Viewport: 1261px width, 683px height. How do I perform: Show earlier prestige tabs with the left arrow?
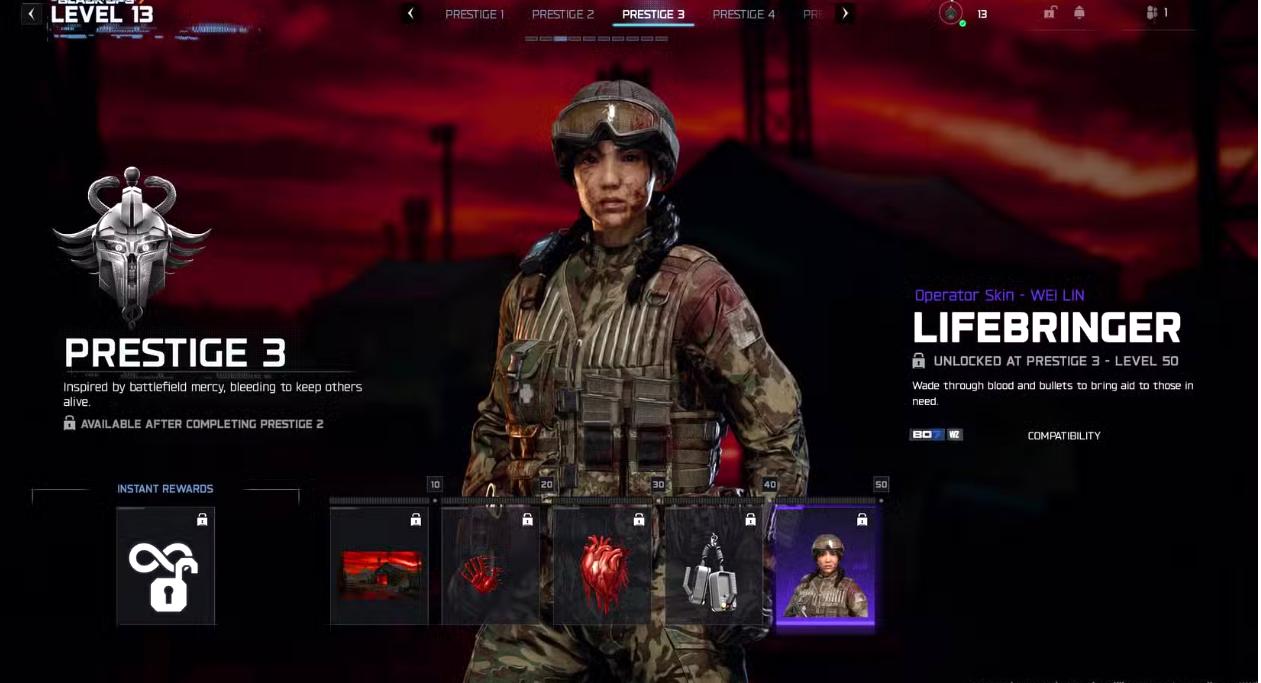(x=410, y=14)
